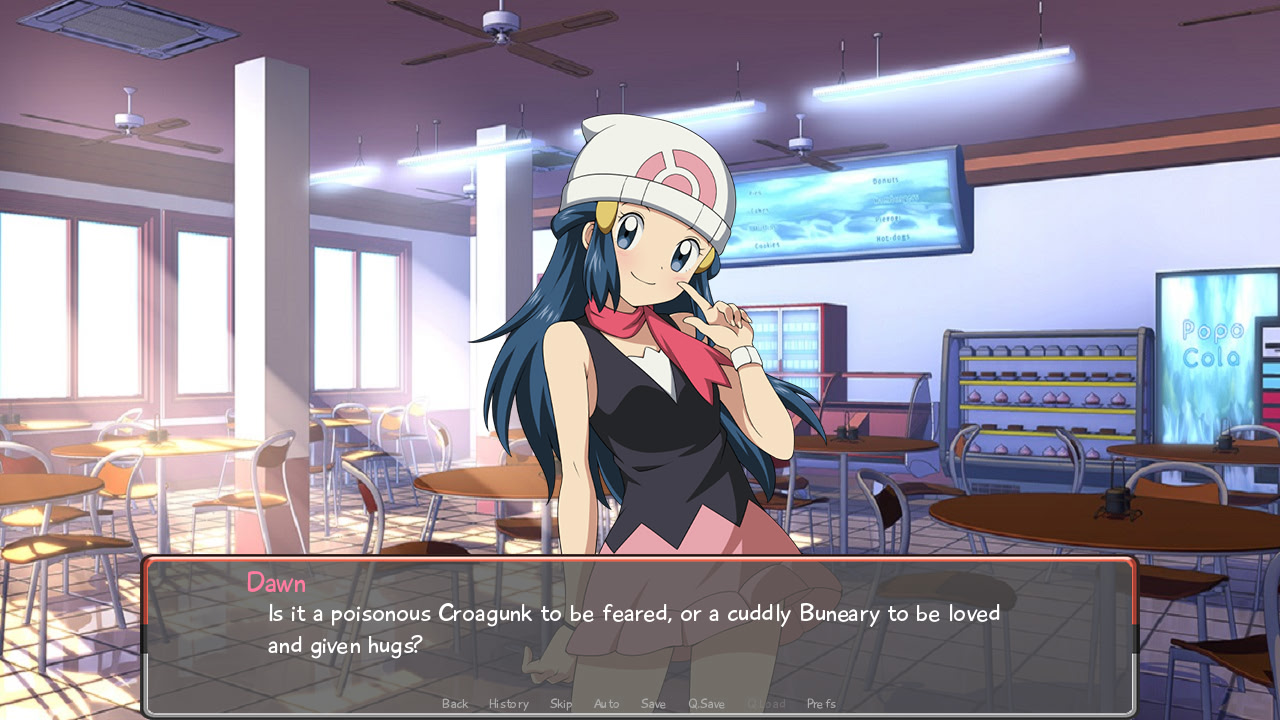Quick save with Q.Save
This screenshot has height=720, width=1280.
click(x=706, y=704)
